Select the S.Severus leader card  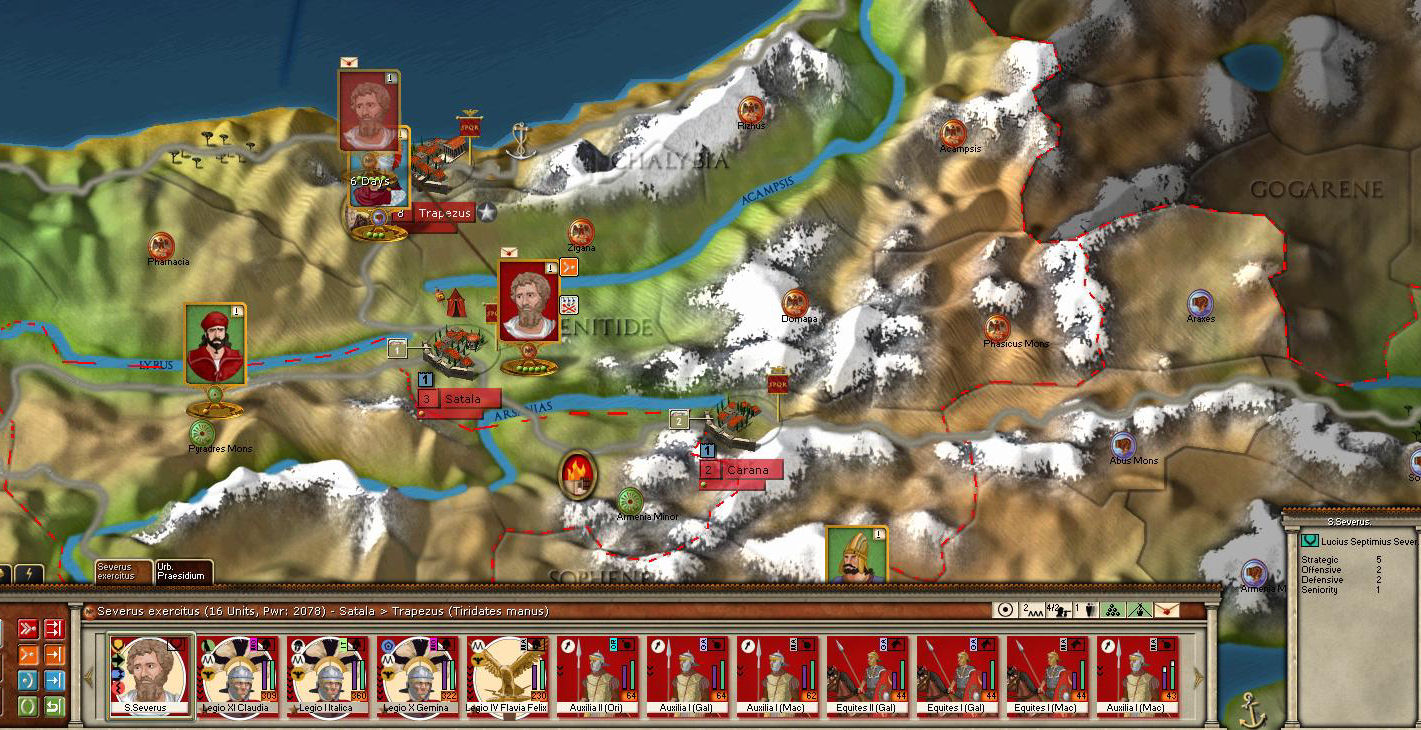(150, 677)
